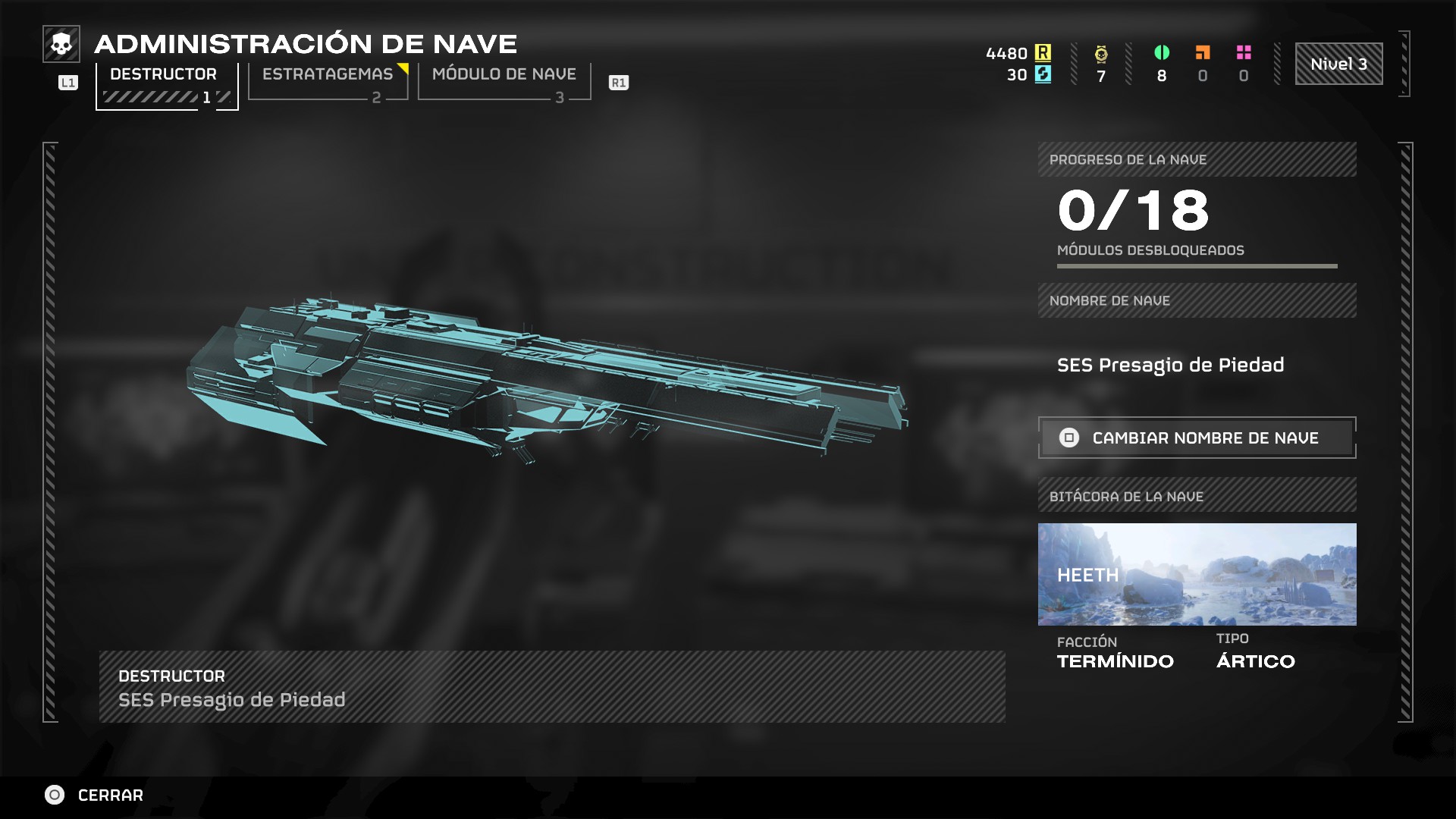
Task: Select the Módulo de Nave tab
Action: [x=504, y=82]
